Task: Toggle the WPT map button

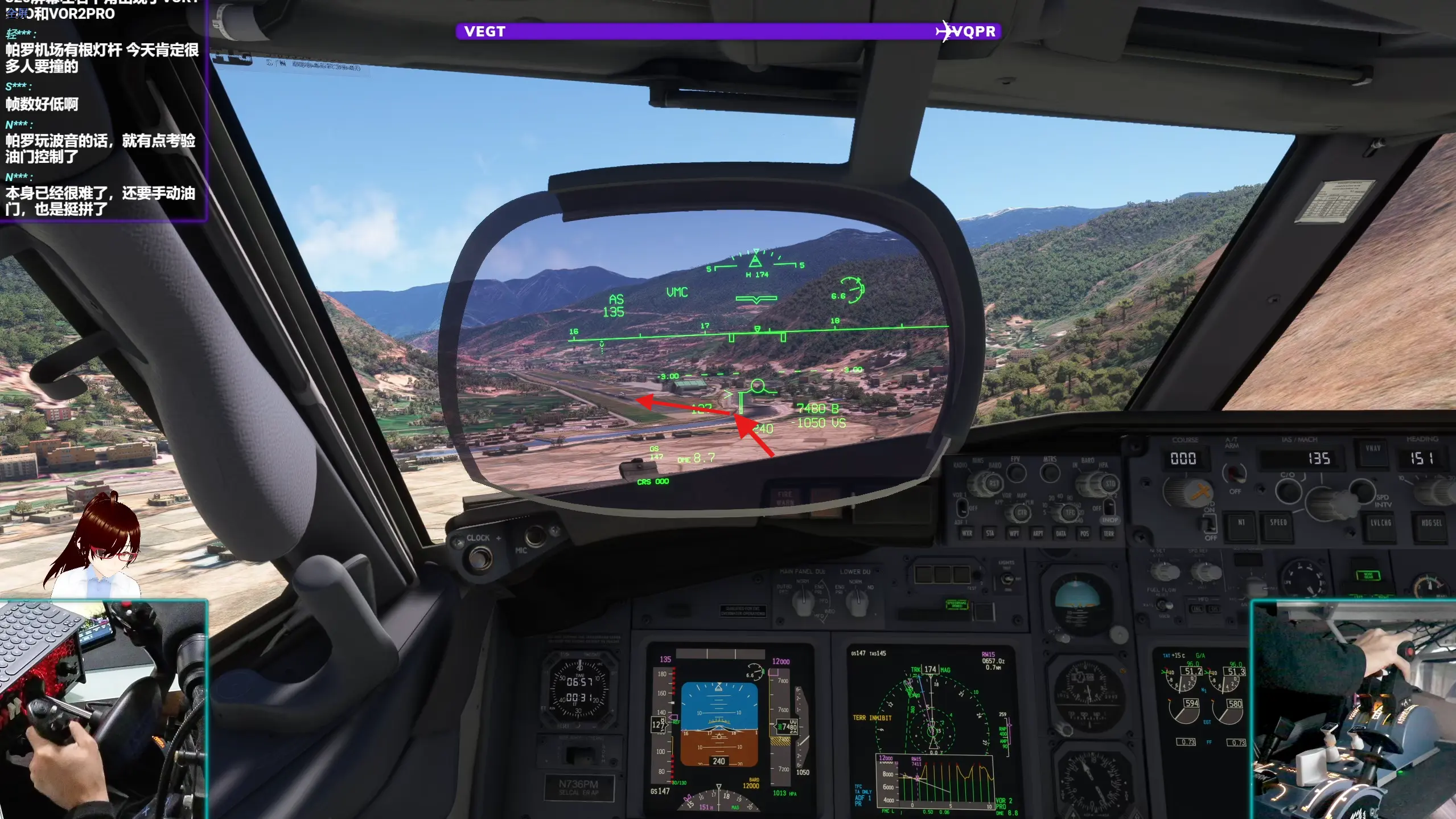Action: pyautogui.click(x=1014, y=534)
